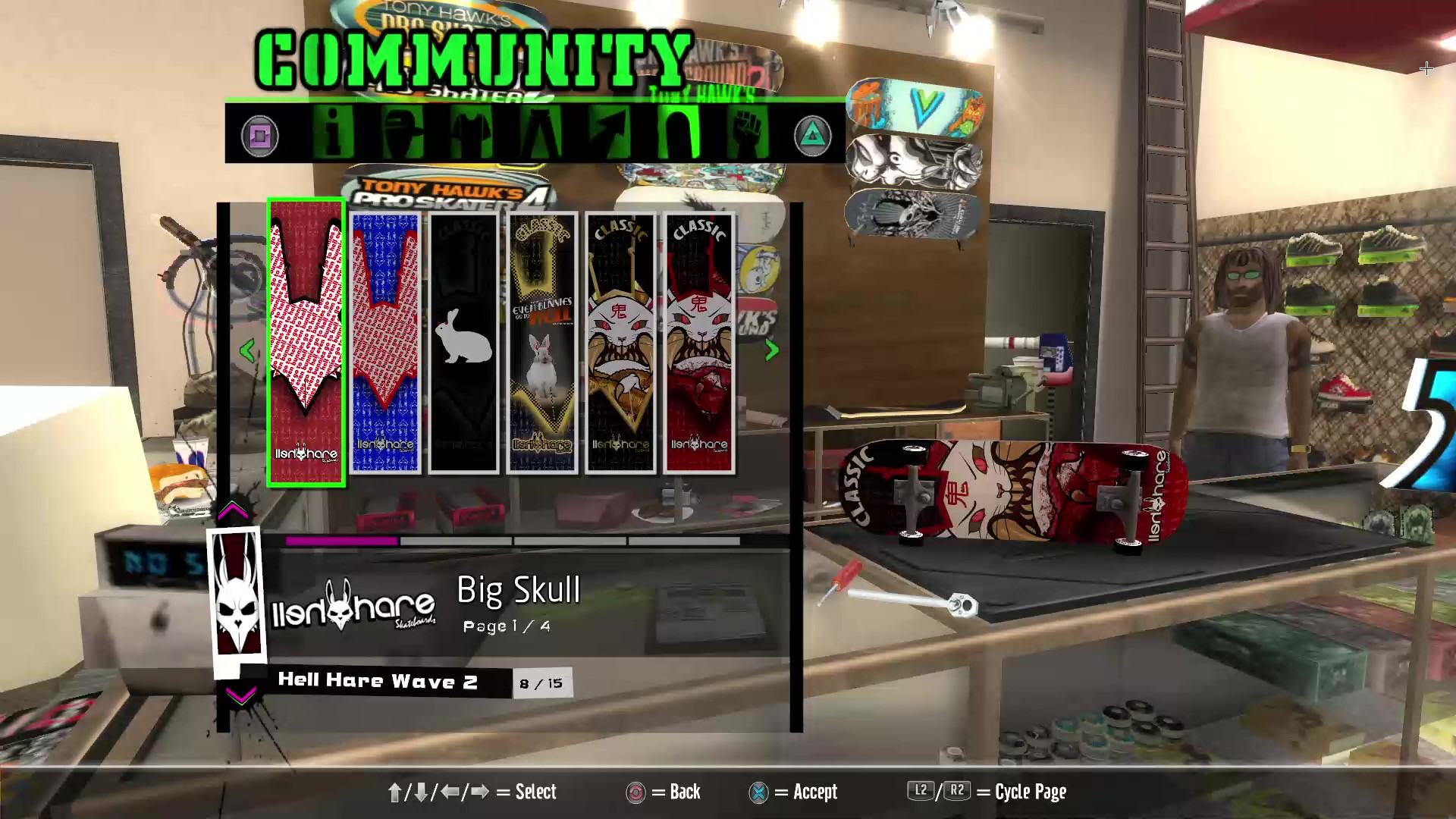Select the skateboard deck tab

click(x=679, y=133)
